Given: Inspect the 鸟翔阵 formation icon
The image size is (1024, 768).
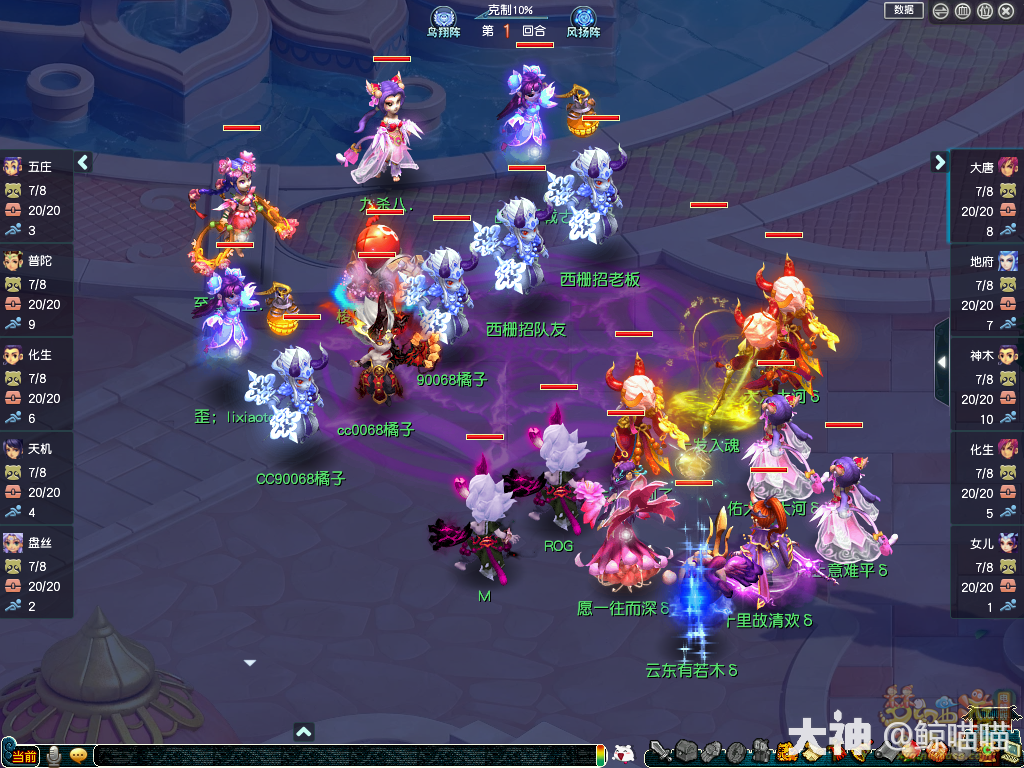Looking at the screenshot, I should (x=443, y=18).
